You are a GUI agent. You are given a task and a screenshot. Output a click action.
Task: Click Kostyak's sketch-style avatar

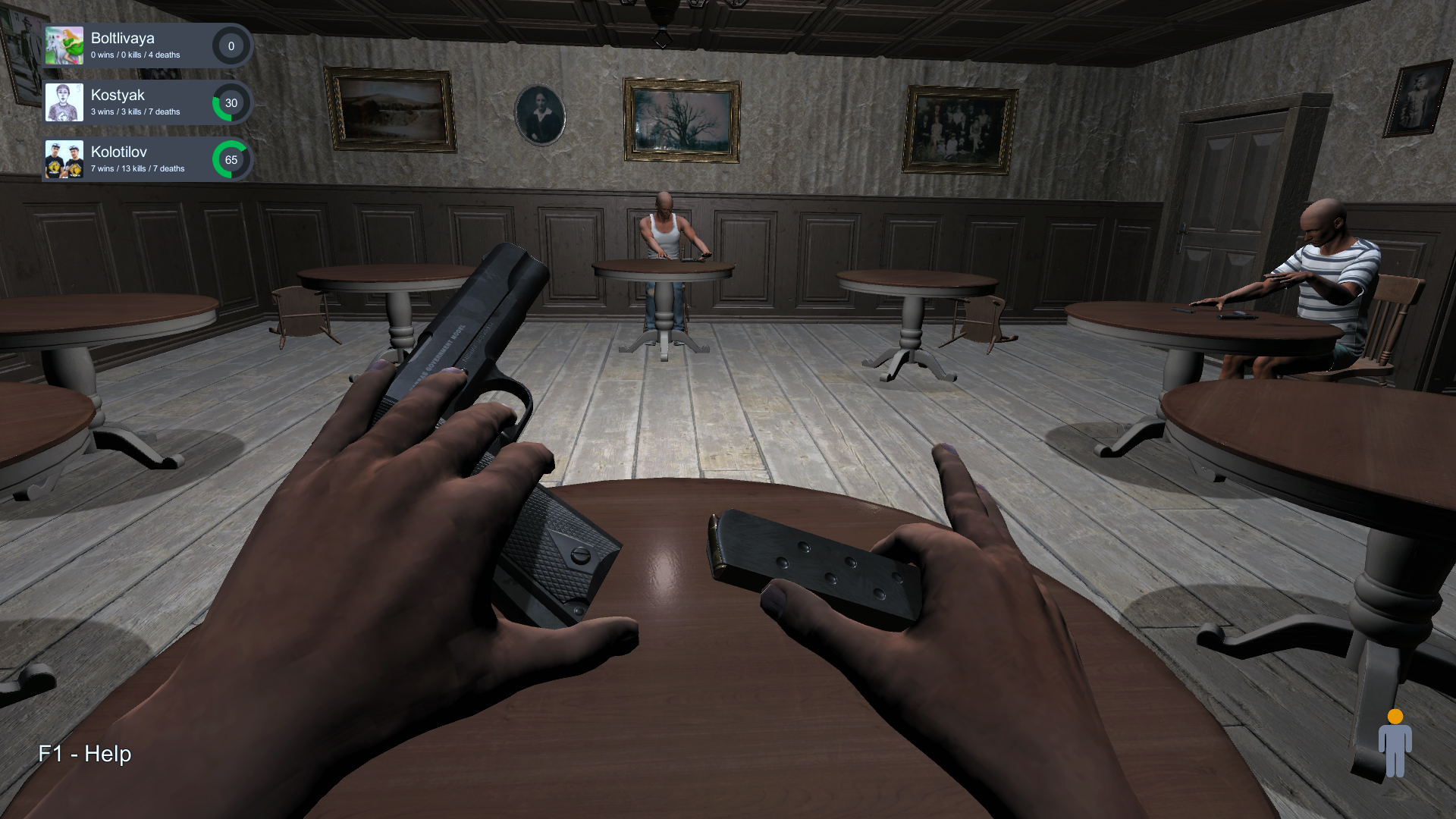[64, 102]
